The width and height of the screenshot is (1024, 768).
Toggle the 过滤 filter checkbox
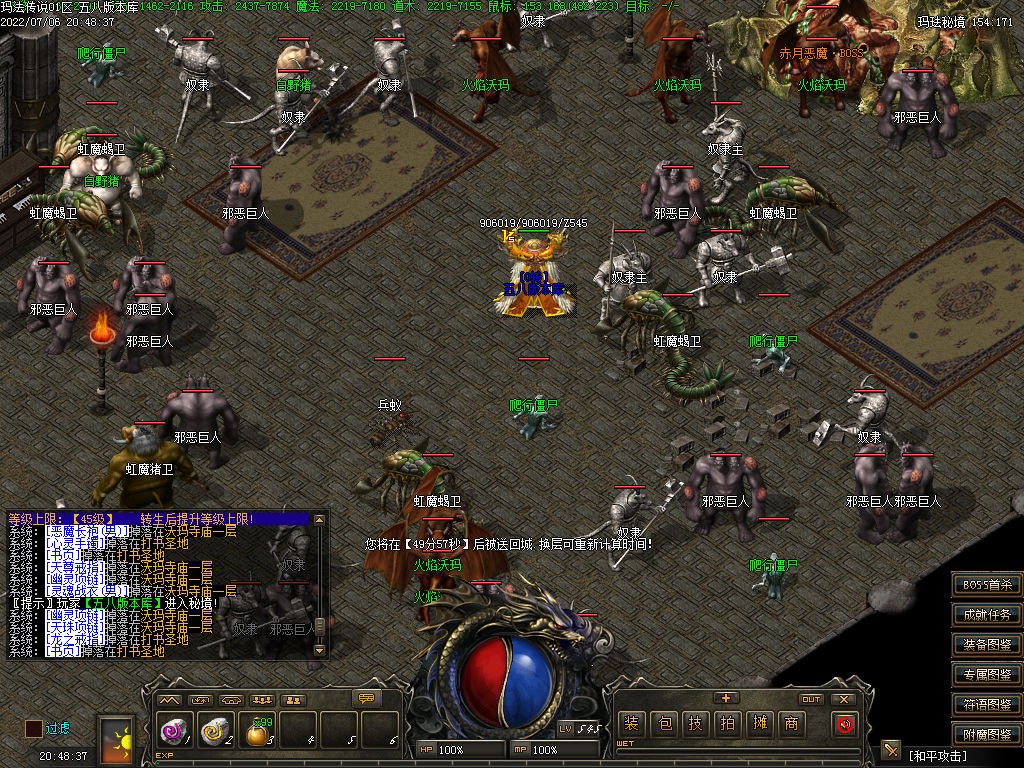(34, 729)
